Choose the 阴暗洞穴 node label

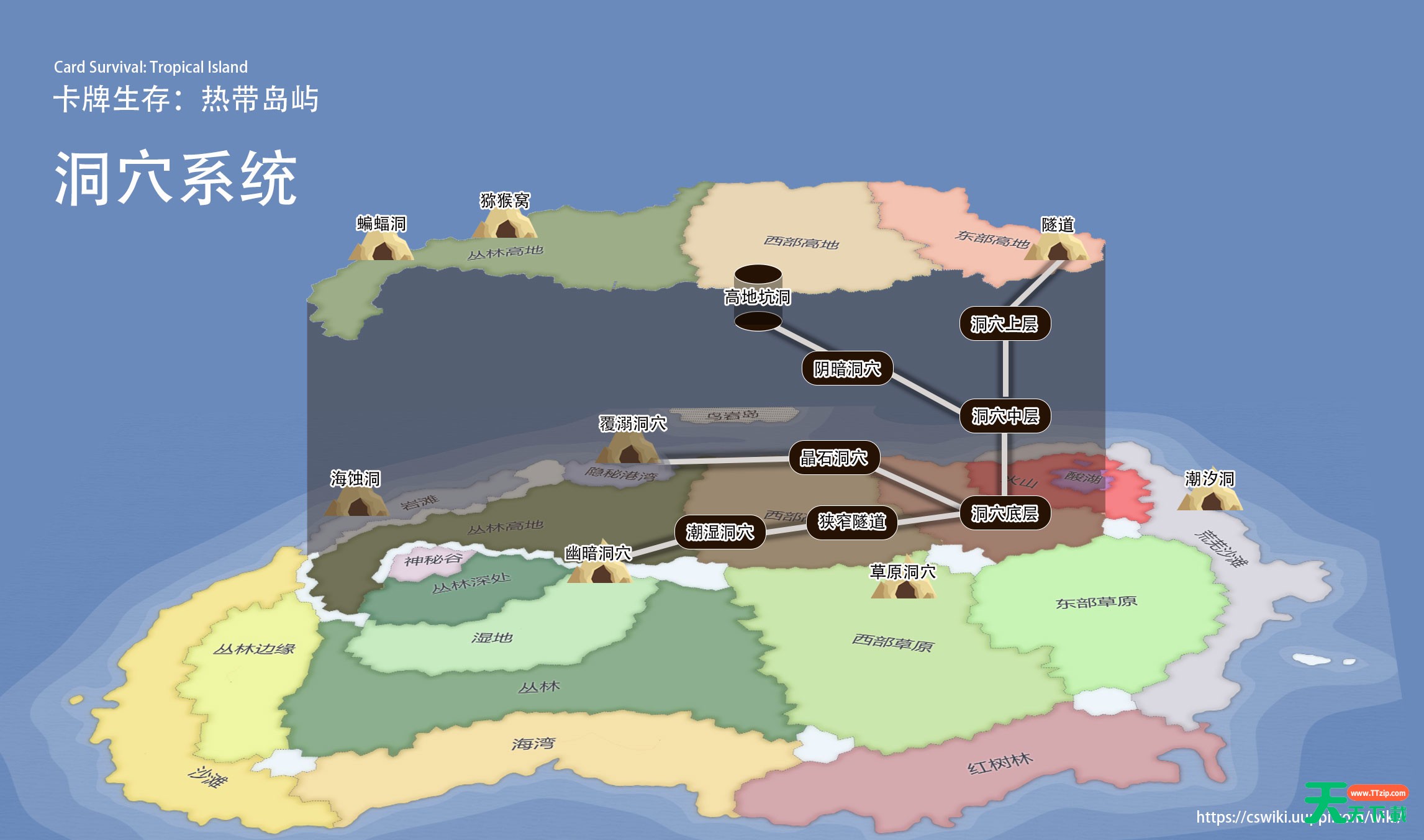click(x=847, y=369)
